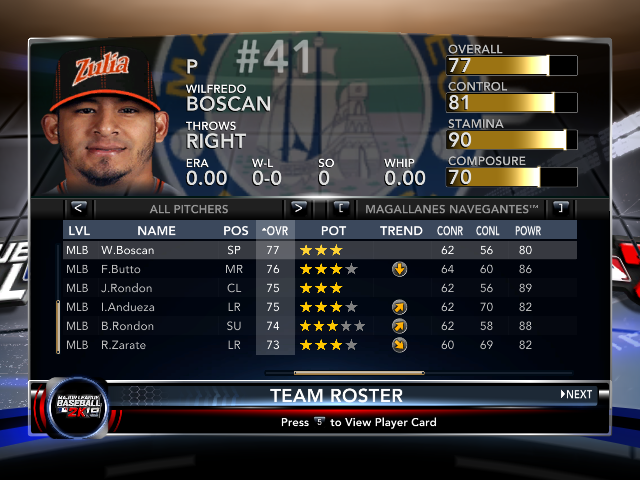Sort roster by TREND column
The height and width of the screenshot is (480, 640).
pos(401,231)
